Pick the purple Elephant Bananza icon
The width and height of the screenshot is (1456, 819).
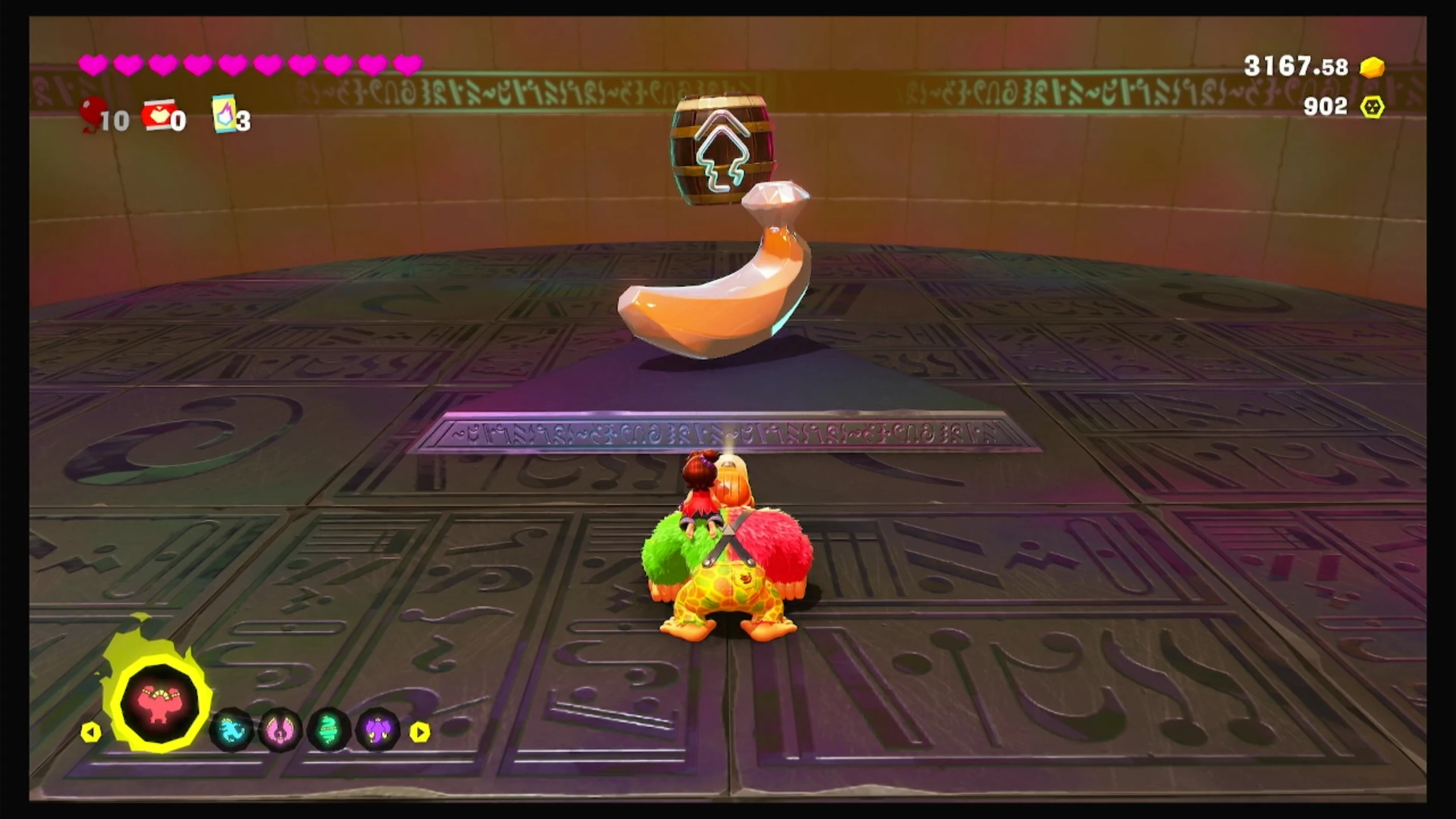[377, 730]
